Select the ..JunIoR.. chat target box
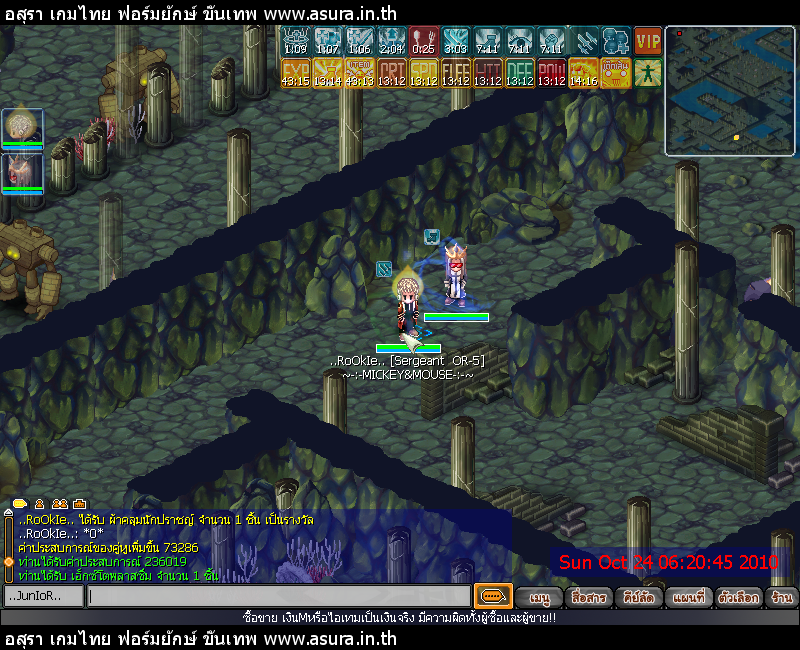Screen dimensions: 800x650 click(x=42, y=596)
